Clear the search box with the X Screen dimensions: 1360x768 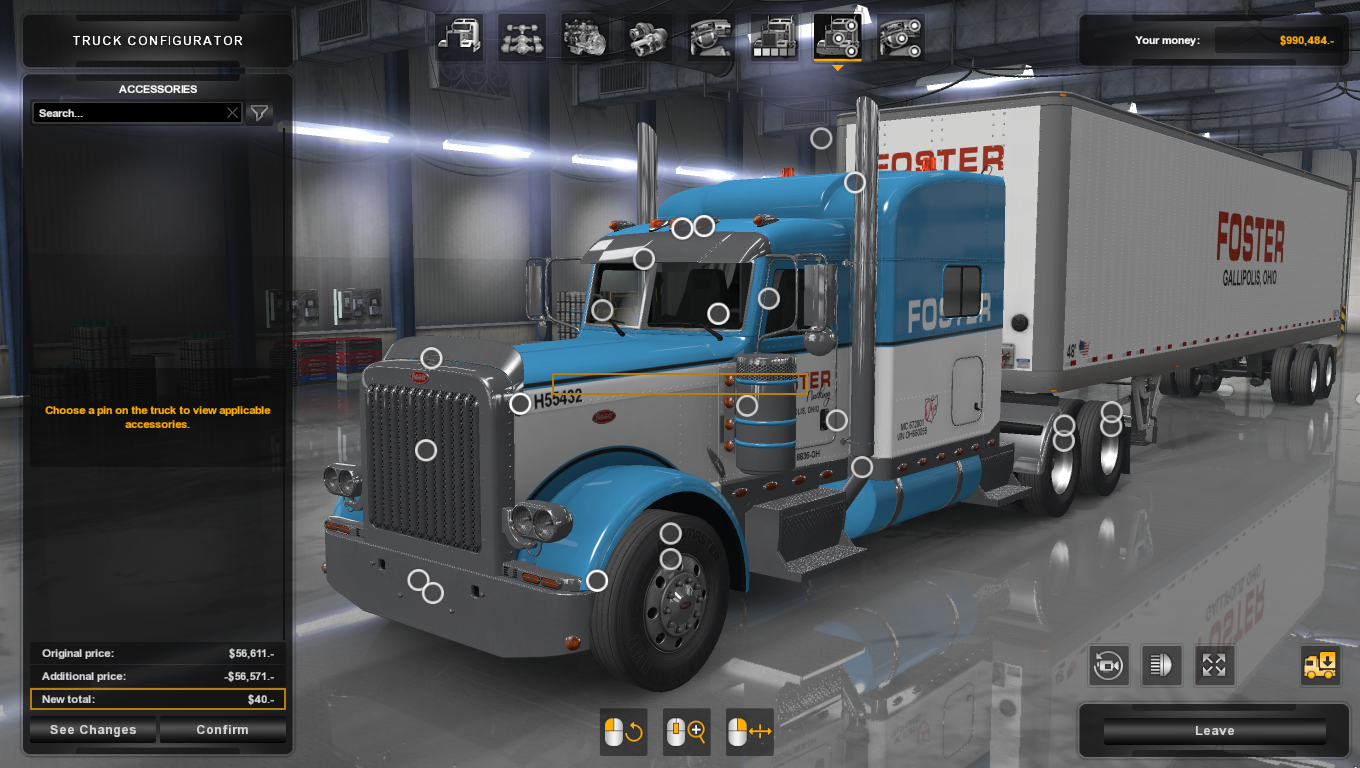(x=231, y=113)
